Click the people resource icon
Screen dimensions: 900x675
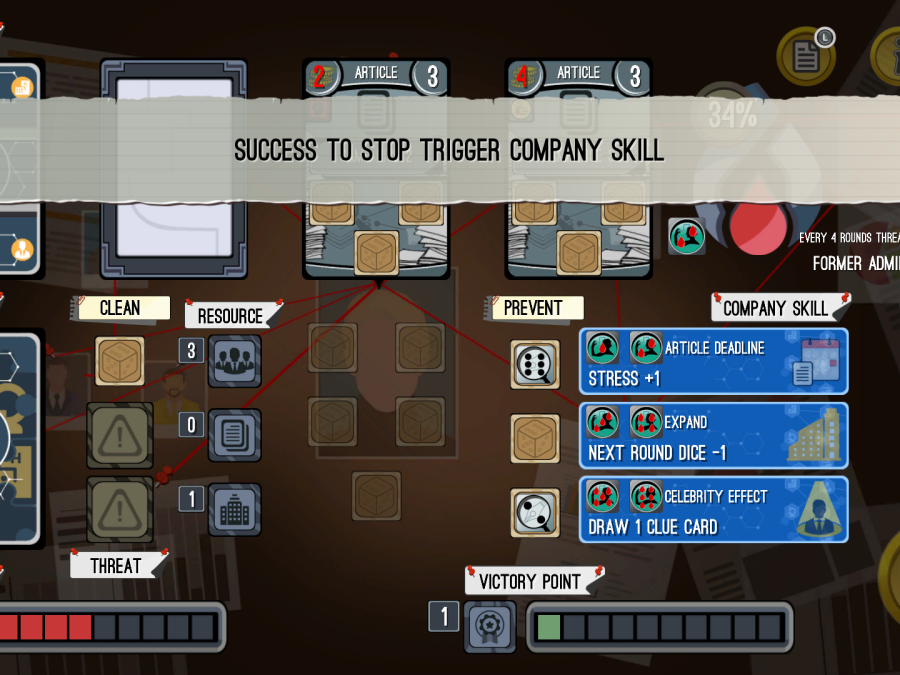(235, 361)
